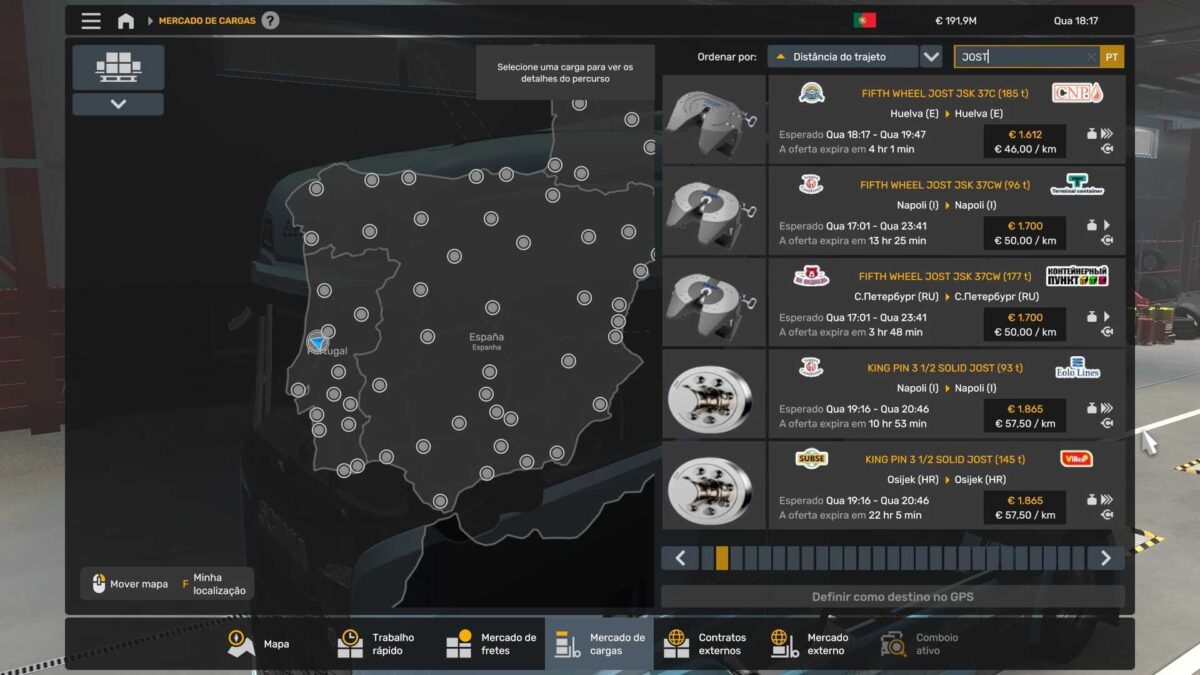Switch to the Mercado externo tab
This screenshot has width=1200, height=675.
point(810,644)
